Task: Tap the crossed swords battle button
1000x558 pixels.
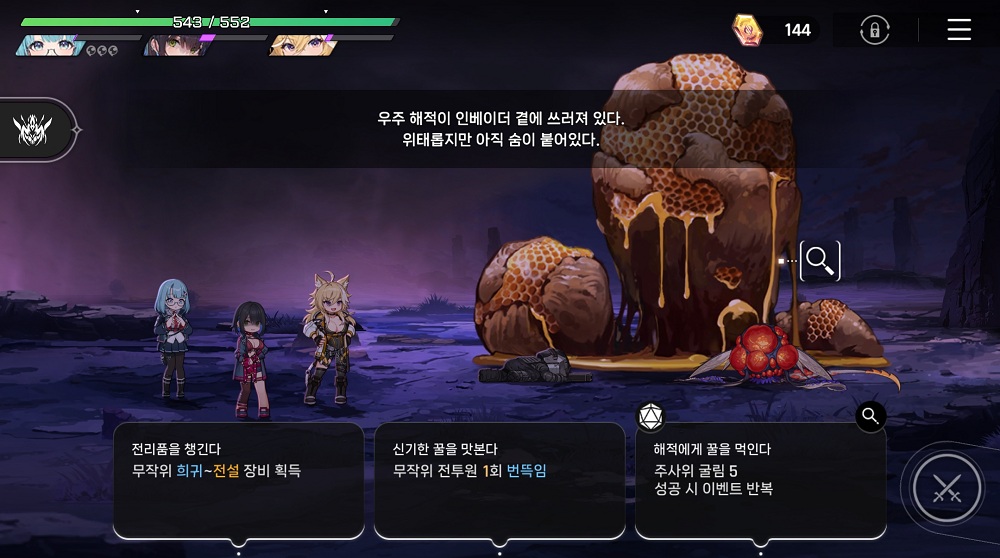Action: tap(946, 489)
